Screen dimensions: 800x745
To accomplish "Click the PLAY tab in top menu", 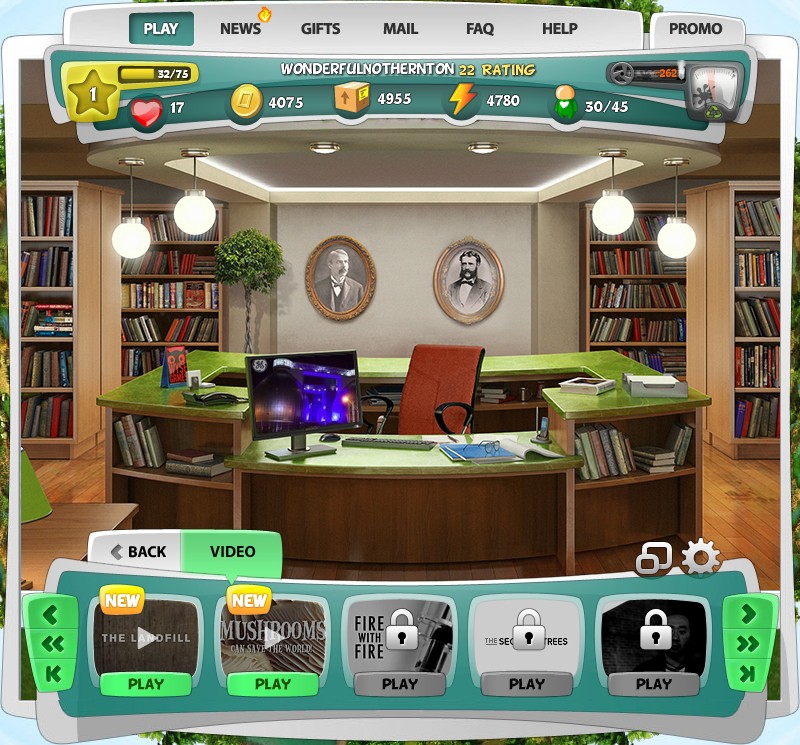I will point(161,28).
